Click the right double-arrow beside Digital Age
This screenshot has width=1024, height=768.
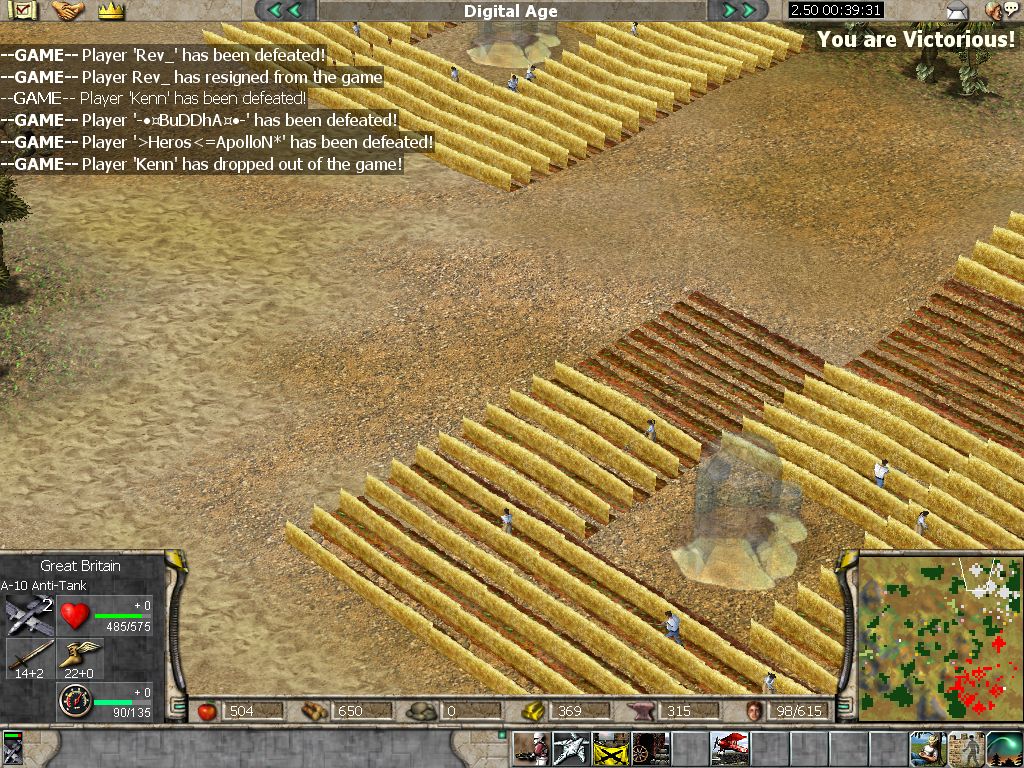pyautogui.click(x=738, y=11)
